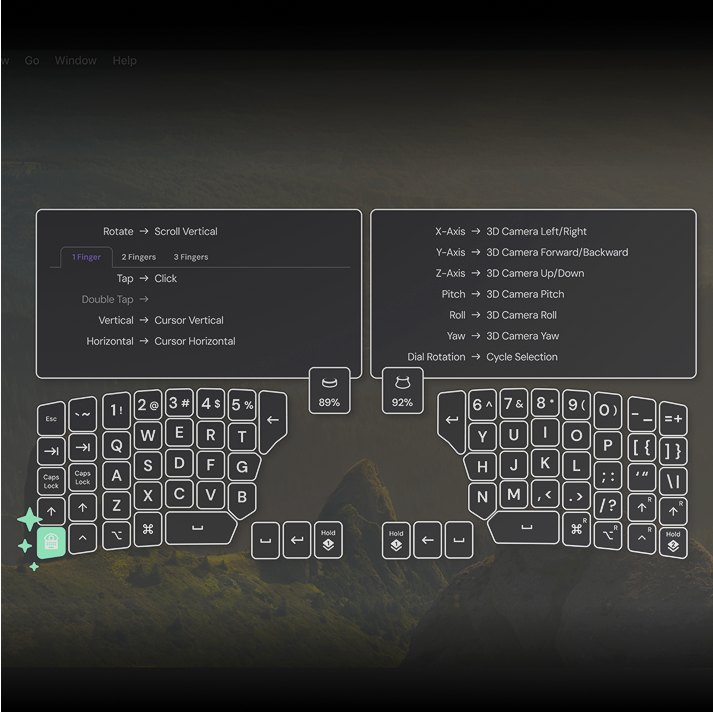Viewport: 713px width, 713px height.
Task: Open the Help menu
Action: pos(125,60)
